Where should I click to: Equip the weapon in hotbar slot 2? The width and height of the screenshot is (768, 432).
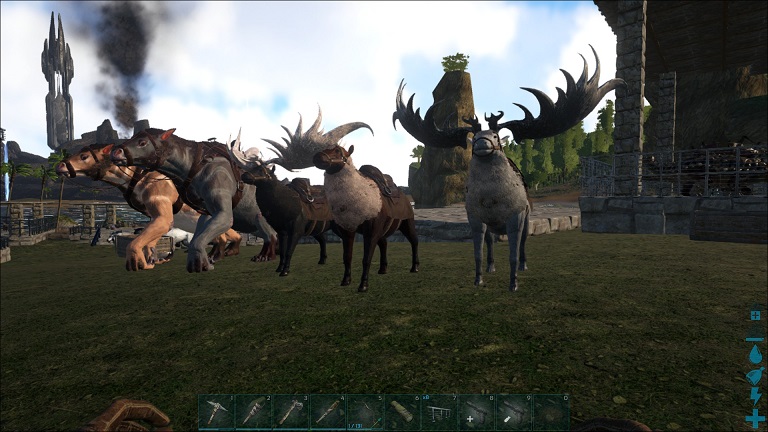[x=253, y=412]
